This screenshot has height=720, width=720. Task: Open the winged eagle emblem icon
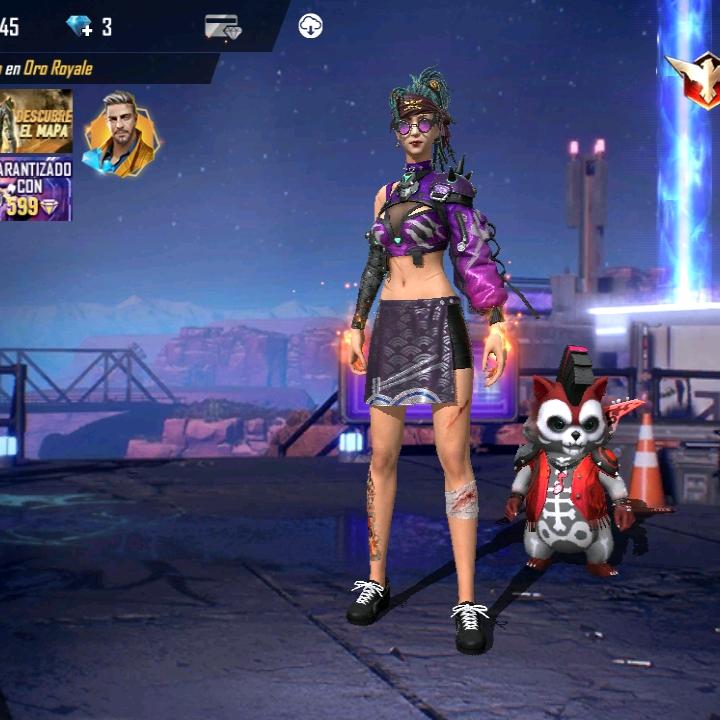[x=699, y=79]
